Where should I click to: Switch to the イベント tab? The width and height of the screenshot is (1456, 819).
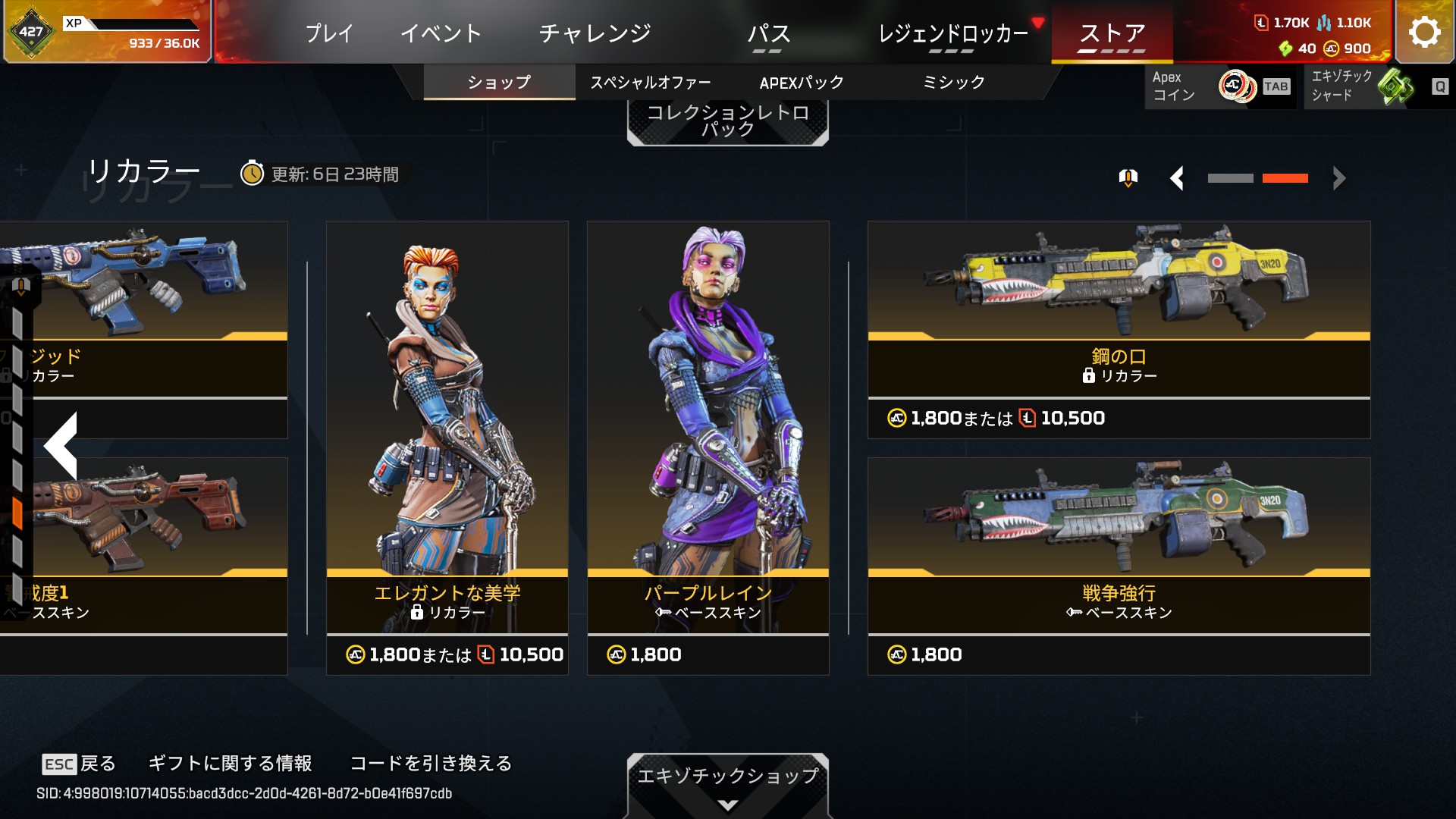(441, 33)
